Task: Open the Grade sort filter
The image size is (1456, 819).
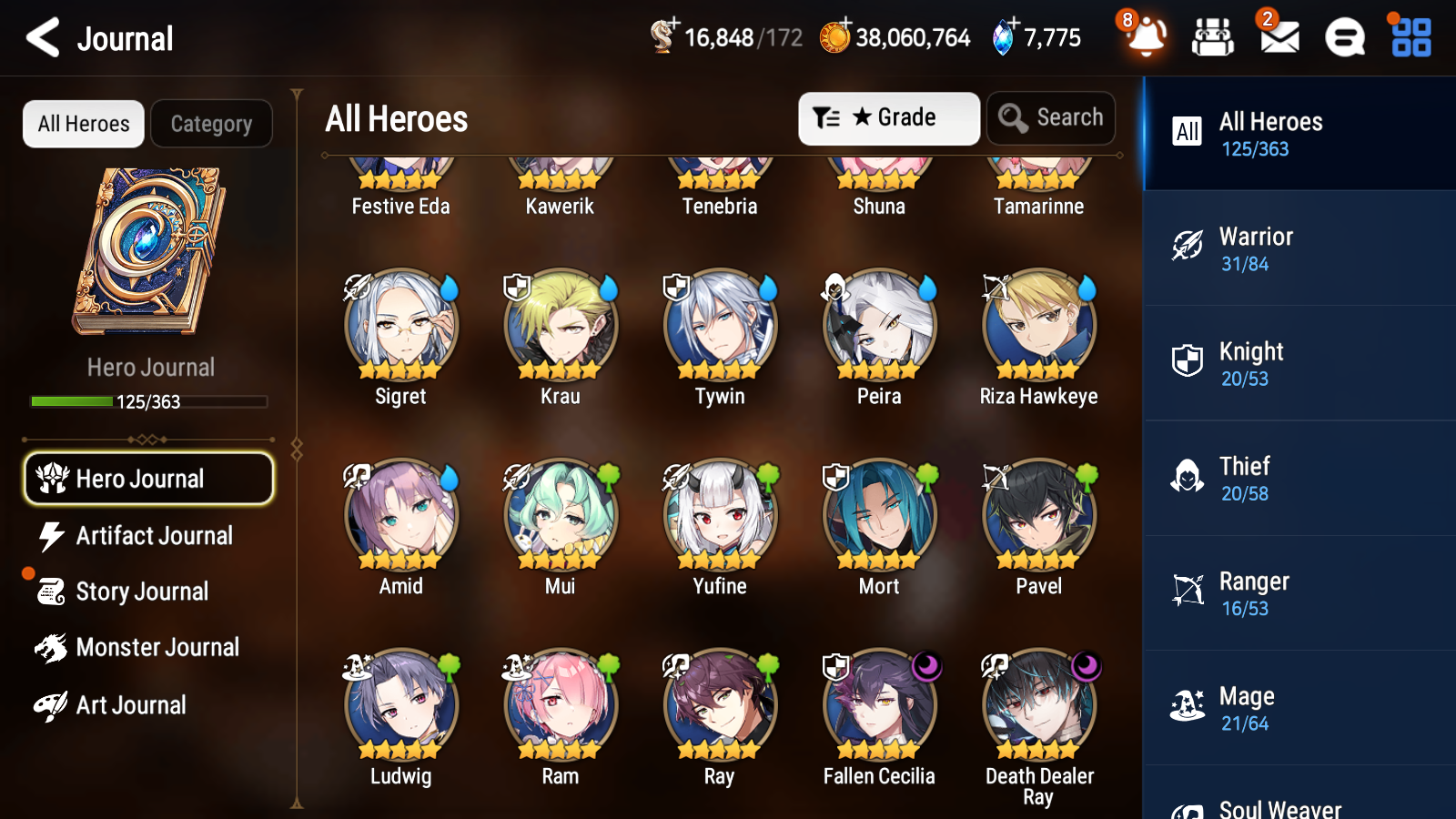Action: point(888,117)
